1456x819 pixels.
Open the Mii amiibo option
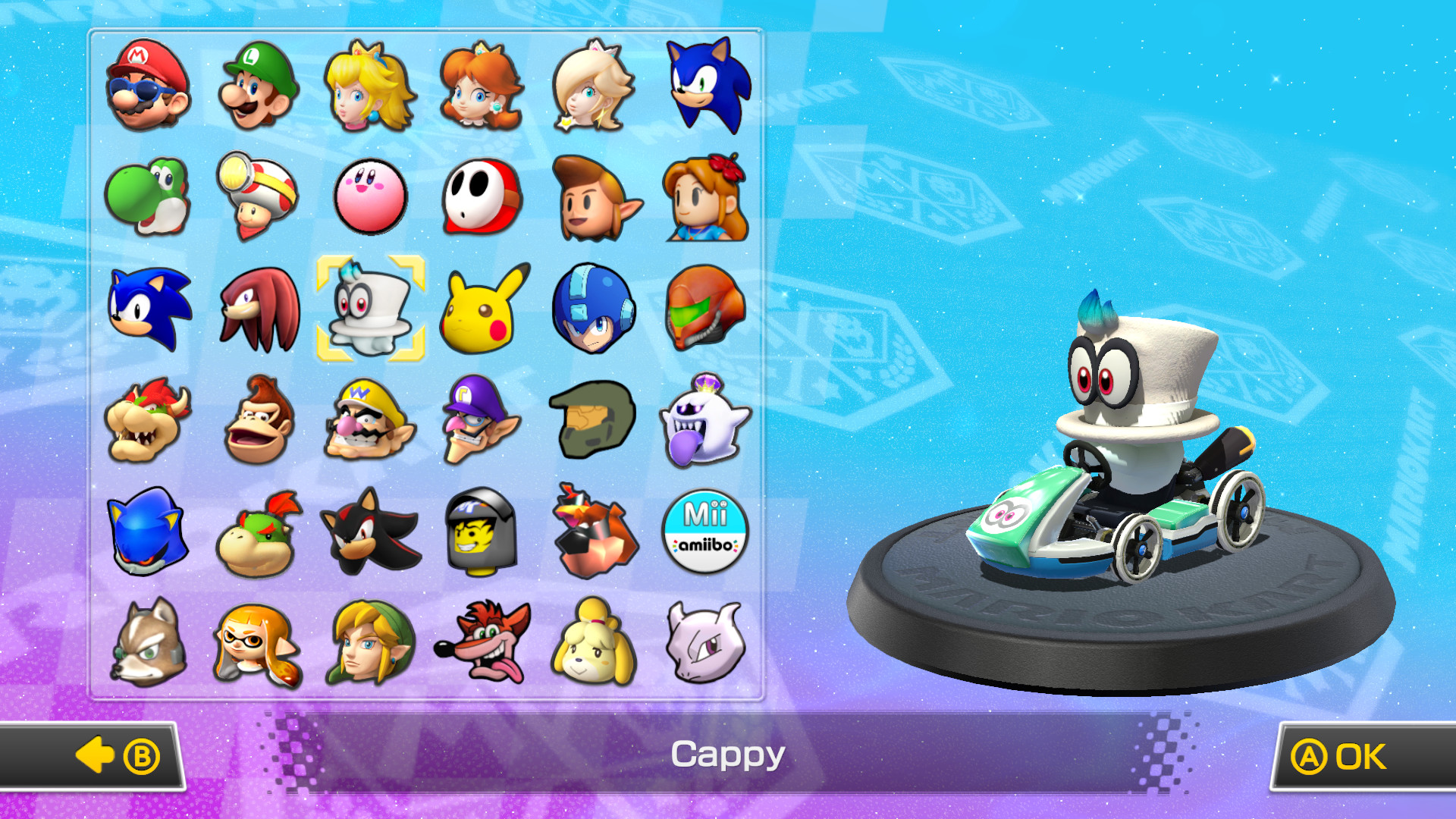pyautogui.click(x=704, y=529)
